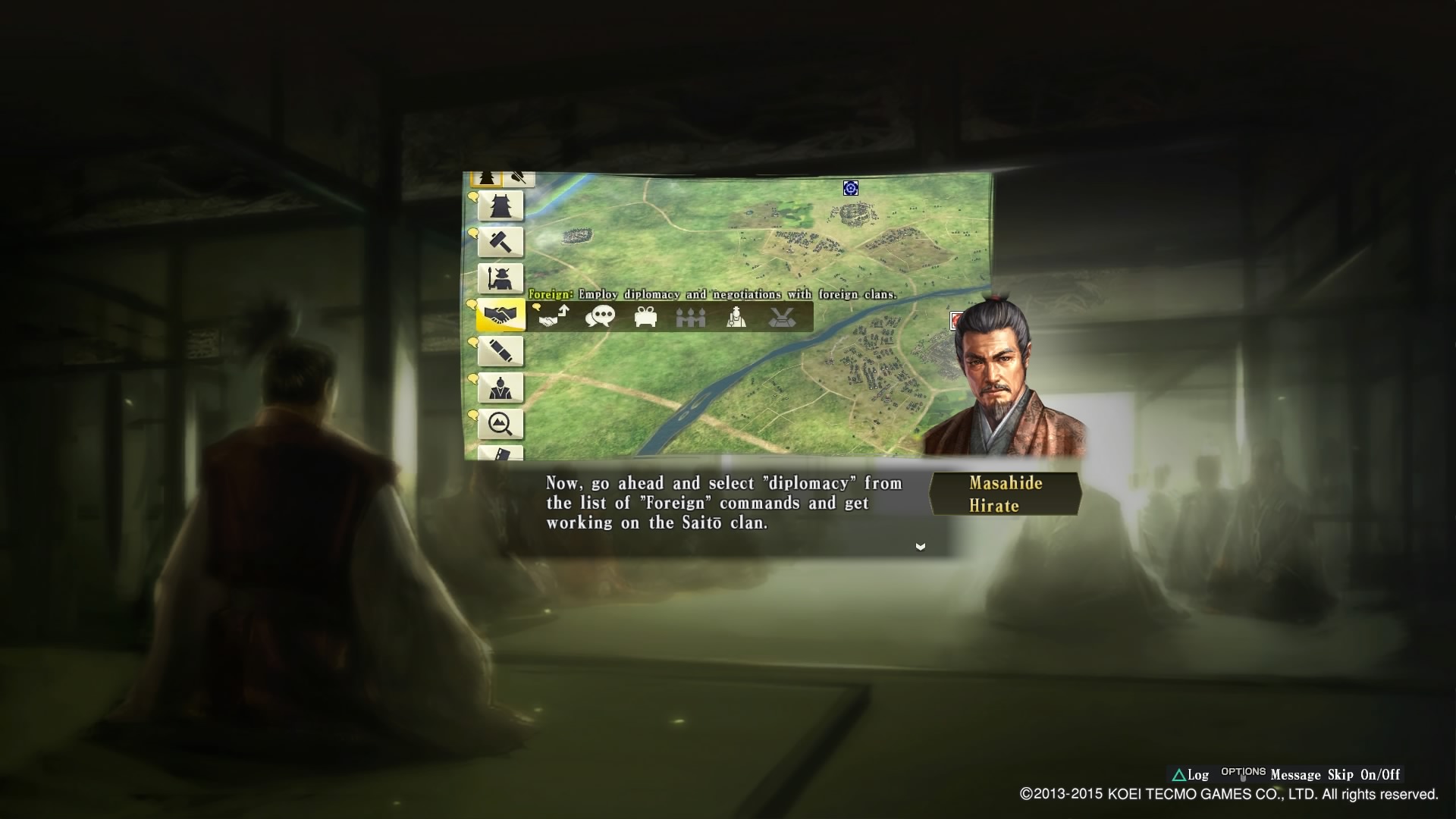Open the magnifying glass map view tool
This screenshot has height=819, width=1456.
click(500, 422)
